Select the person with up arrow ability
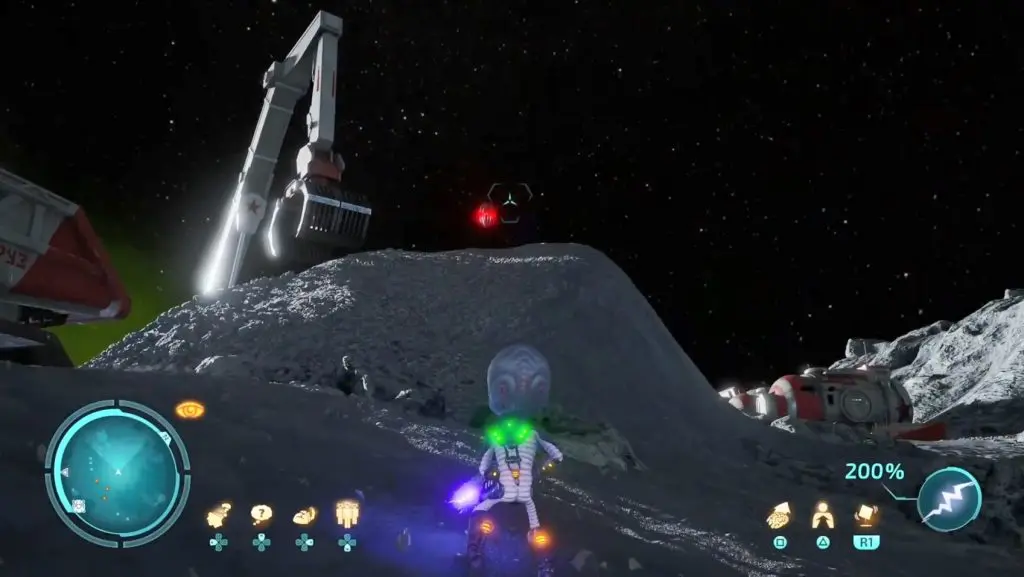 point(822,515)
